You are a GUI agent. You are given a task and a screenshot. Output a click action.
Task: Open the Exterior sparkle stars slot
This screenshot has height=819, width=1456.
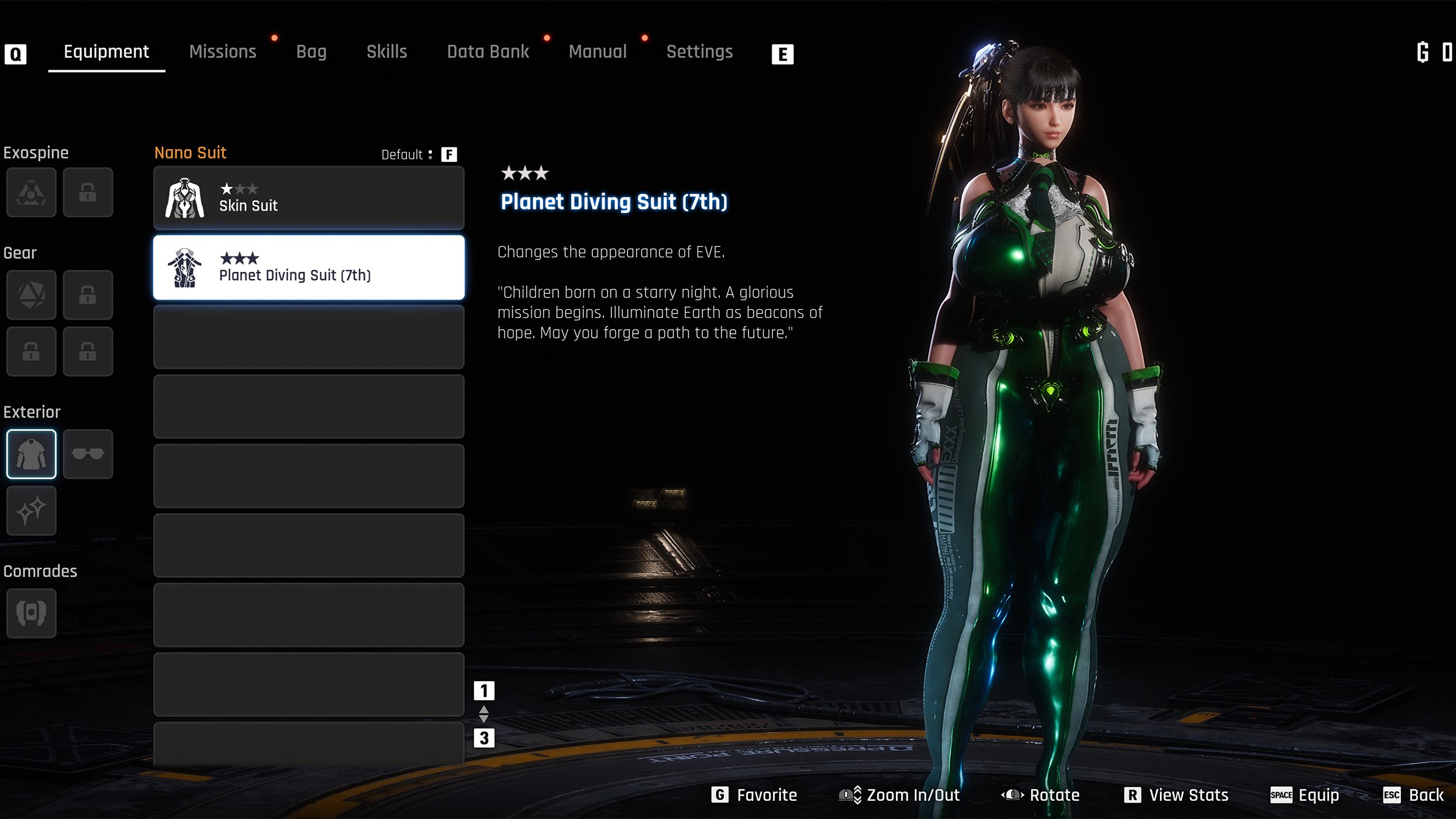pyautogui.click(x=32, y=510)
